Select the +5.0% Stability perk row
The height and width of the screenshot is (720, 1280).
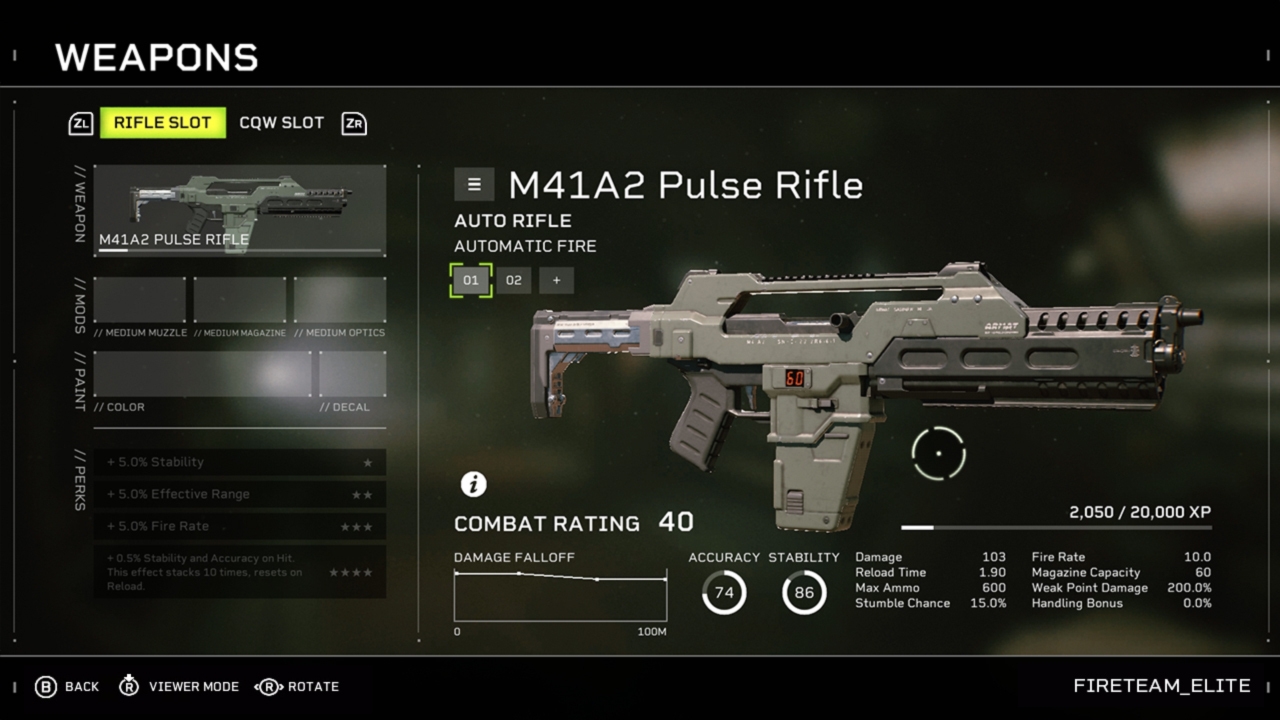pos(239,462)
